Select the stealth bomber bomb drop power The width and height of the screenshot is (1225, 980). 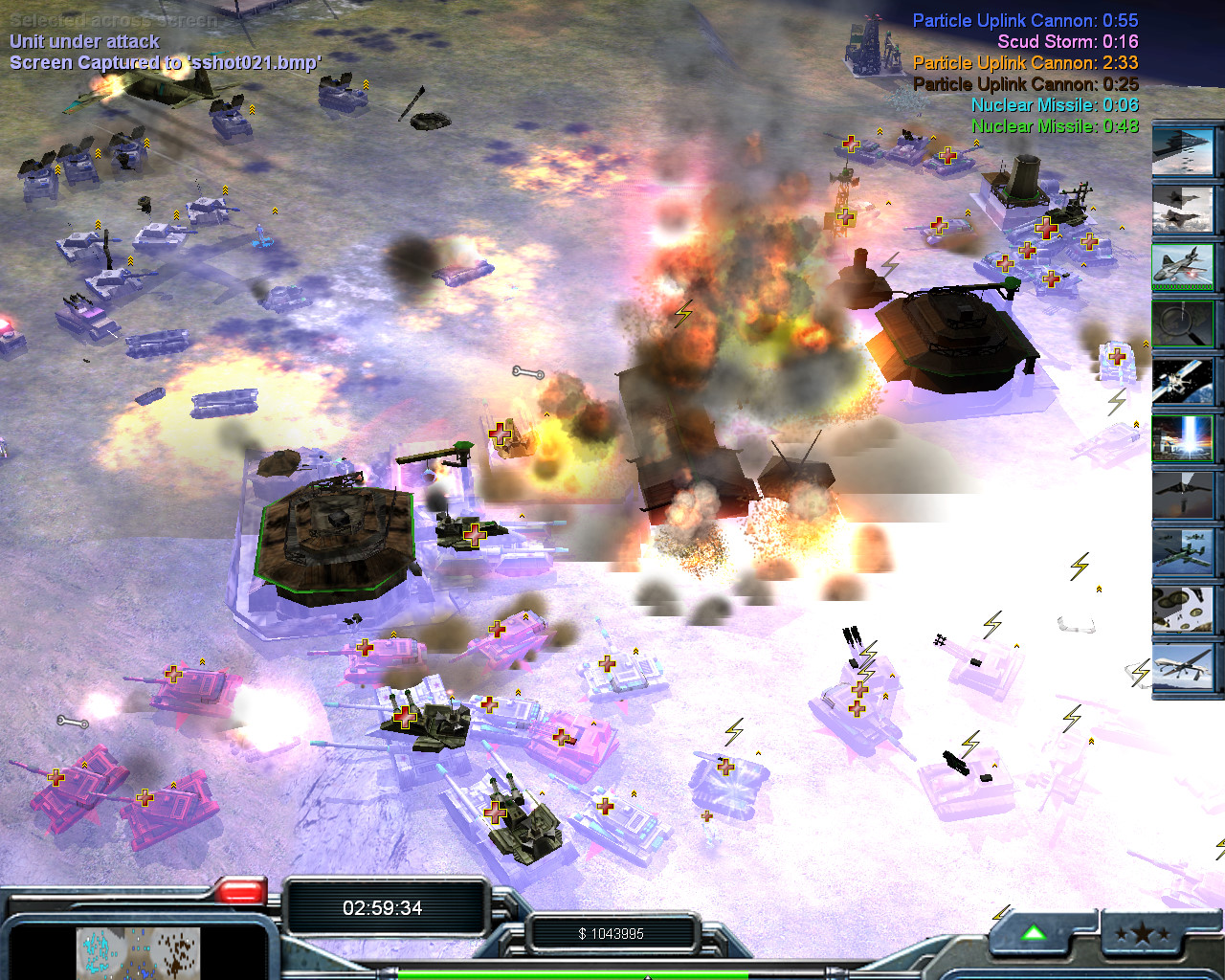[x=1183, y=496]
